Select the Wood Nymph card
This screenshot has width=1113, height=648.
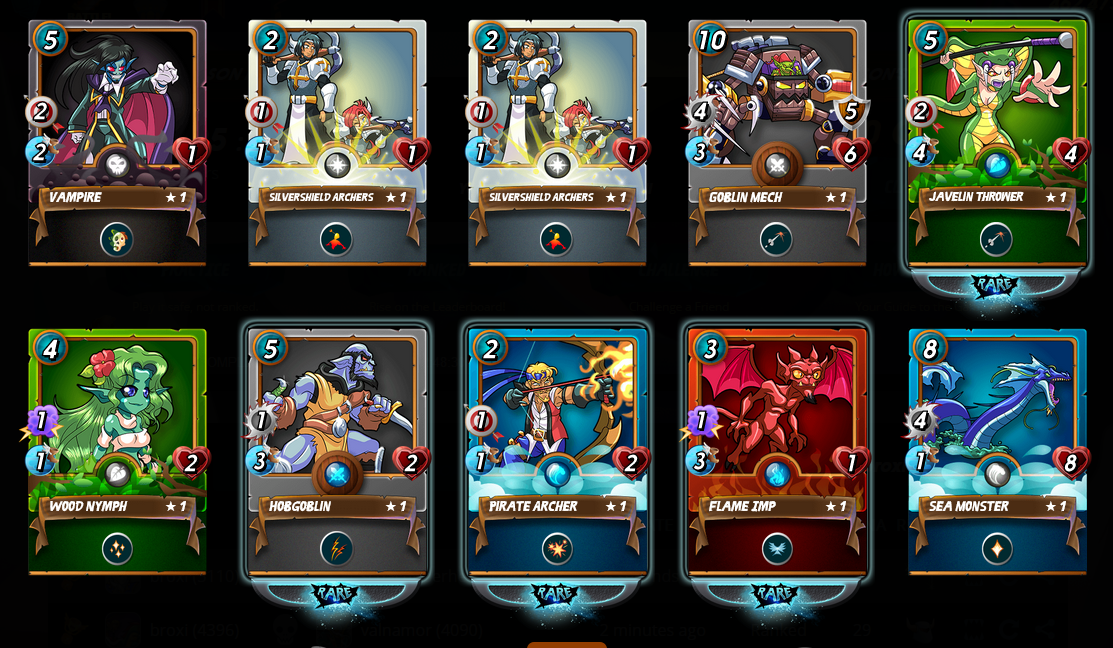117,420
